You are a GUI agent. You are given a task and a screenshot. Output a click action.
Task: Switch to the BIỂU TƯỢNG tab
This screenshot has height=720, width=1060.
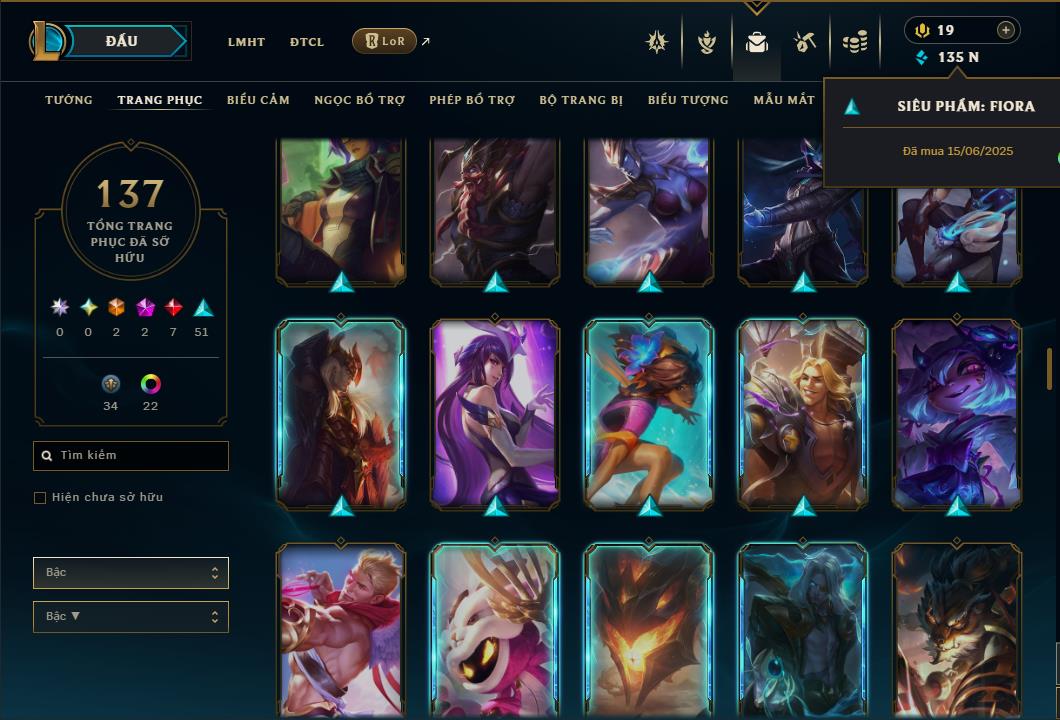pos(688,100)
